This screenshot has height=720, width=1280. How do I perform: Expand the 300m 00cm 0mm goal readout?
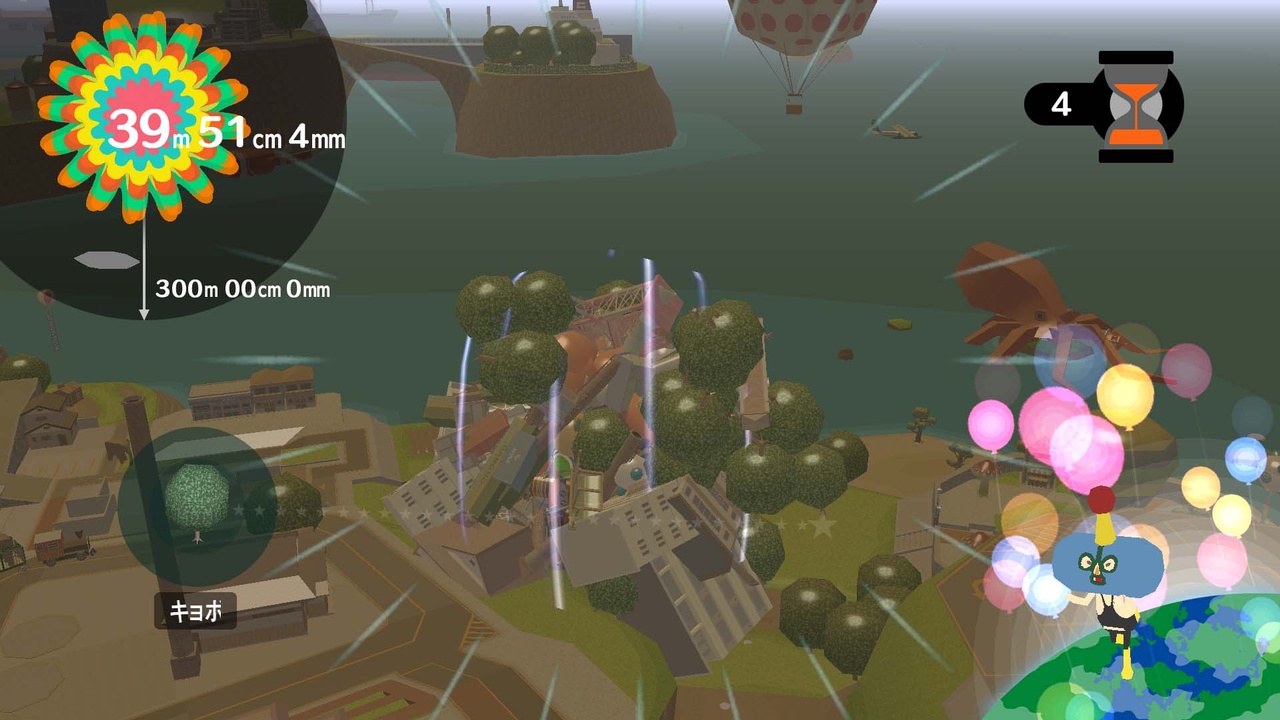click(245, 290)
